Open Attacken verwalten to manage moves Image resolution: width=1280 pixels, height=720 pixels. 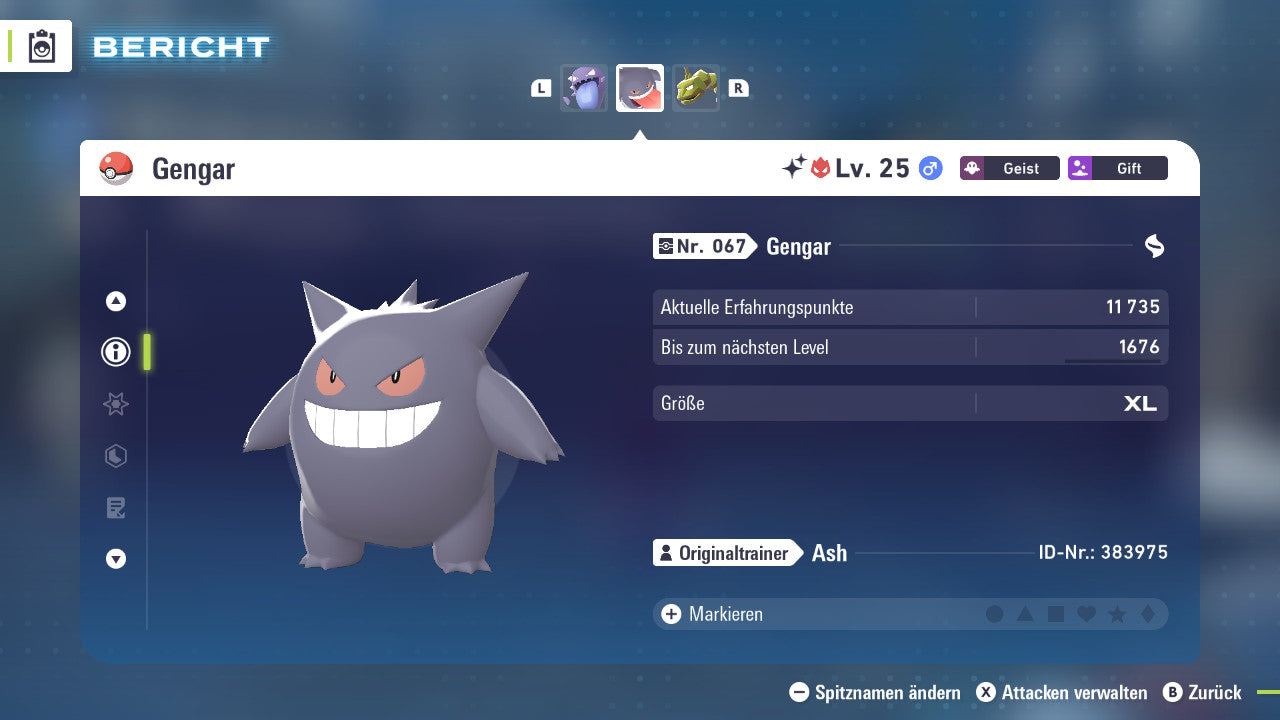coord(1062,692)
